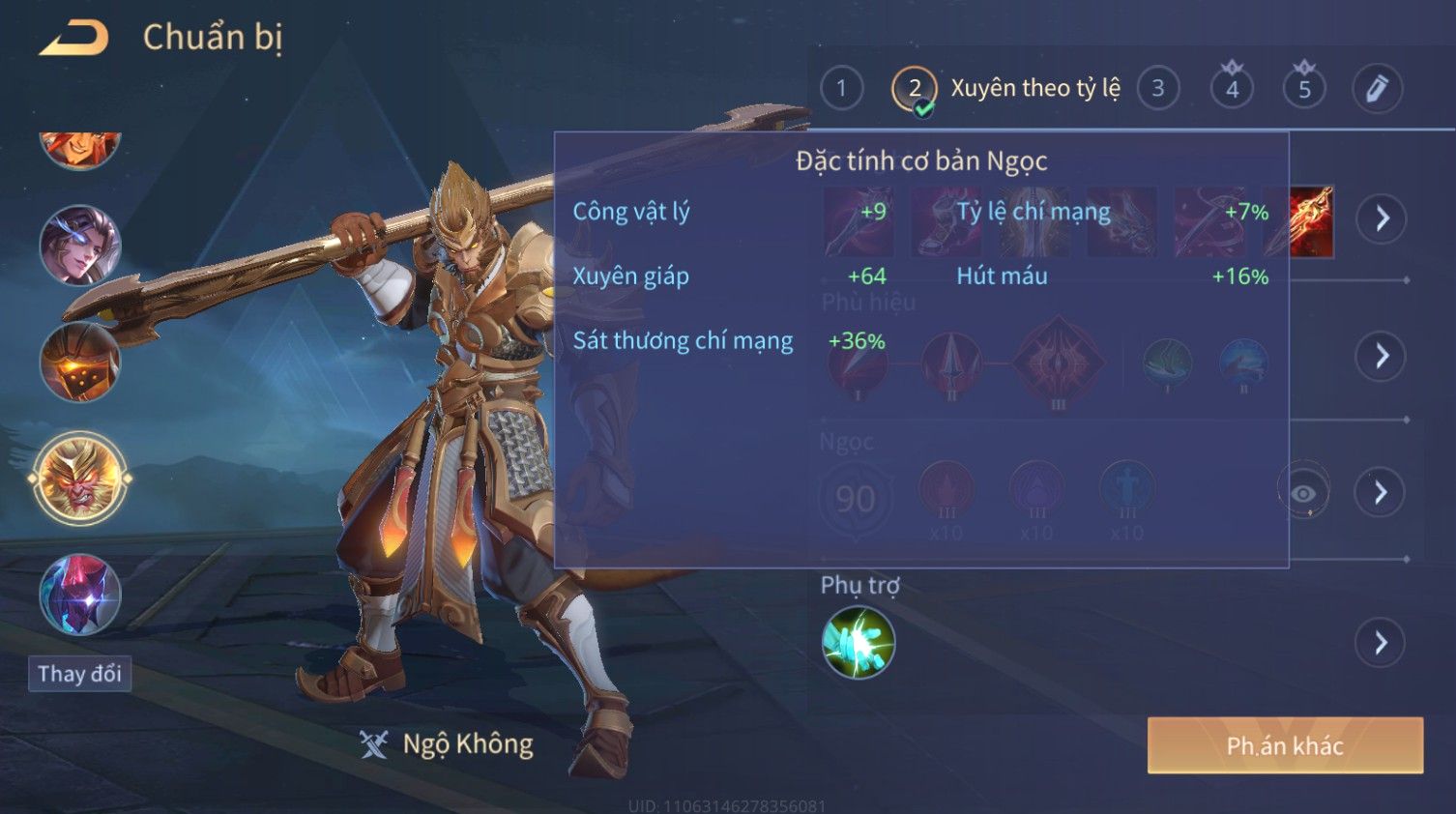Open preset slot 4
The height and width of the screenshot is (814, 1456).
click(1232, 89)
